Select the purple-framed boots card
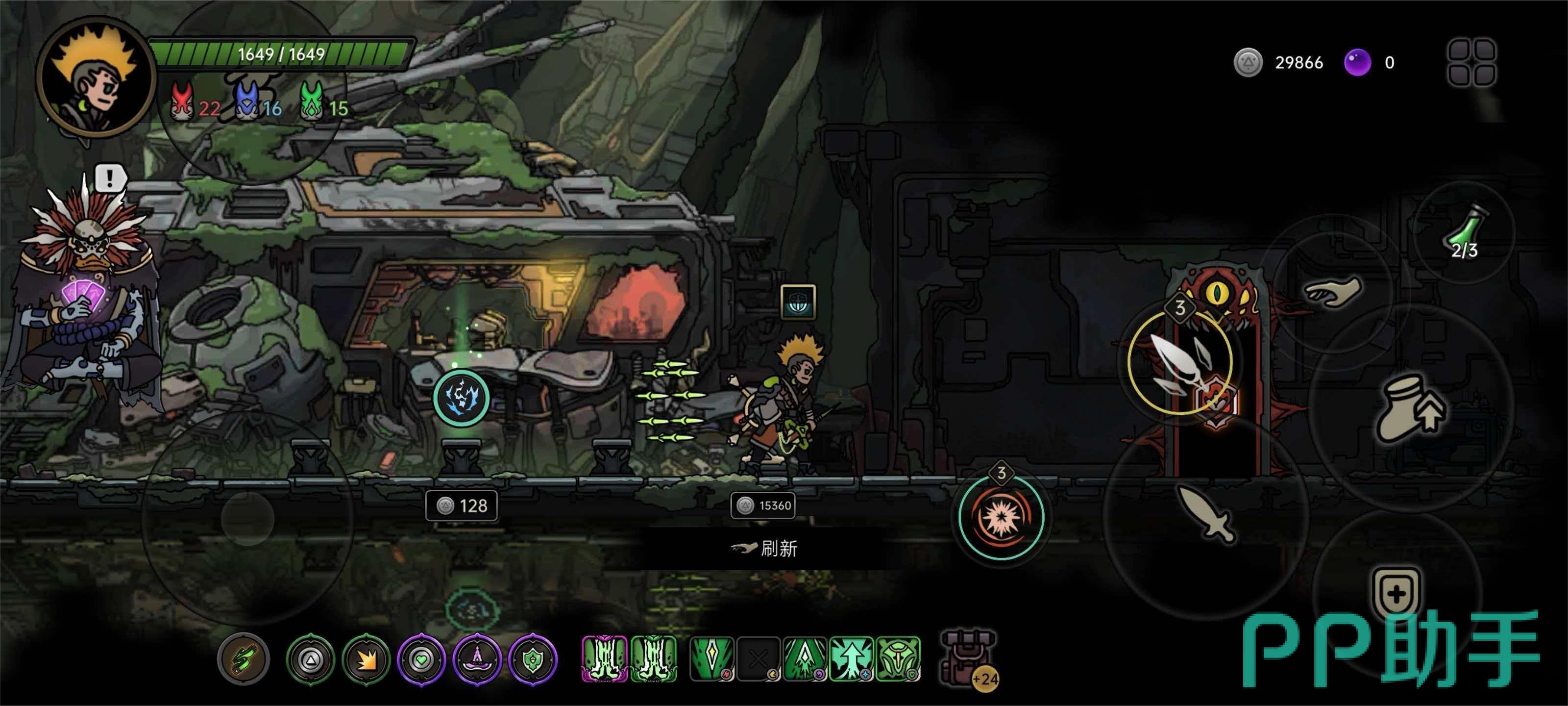The image size is (1568, 706). click(x=604, y=658)
